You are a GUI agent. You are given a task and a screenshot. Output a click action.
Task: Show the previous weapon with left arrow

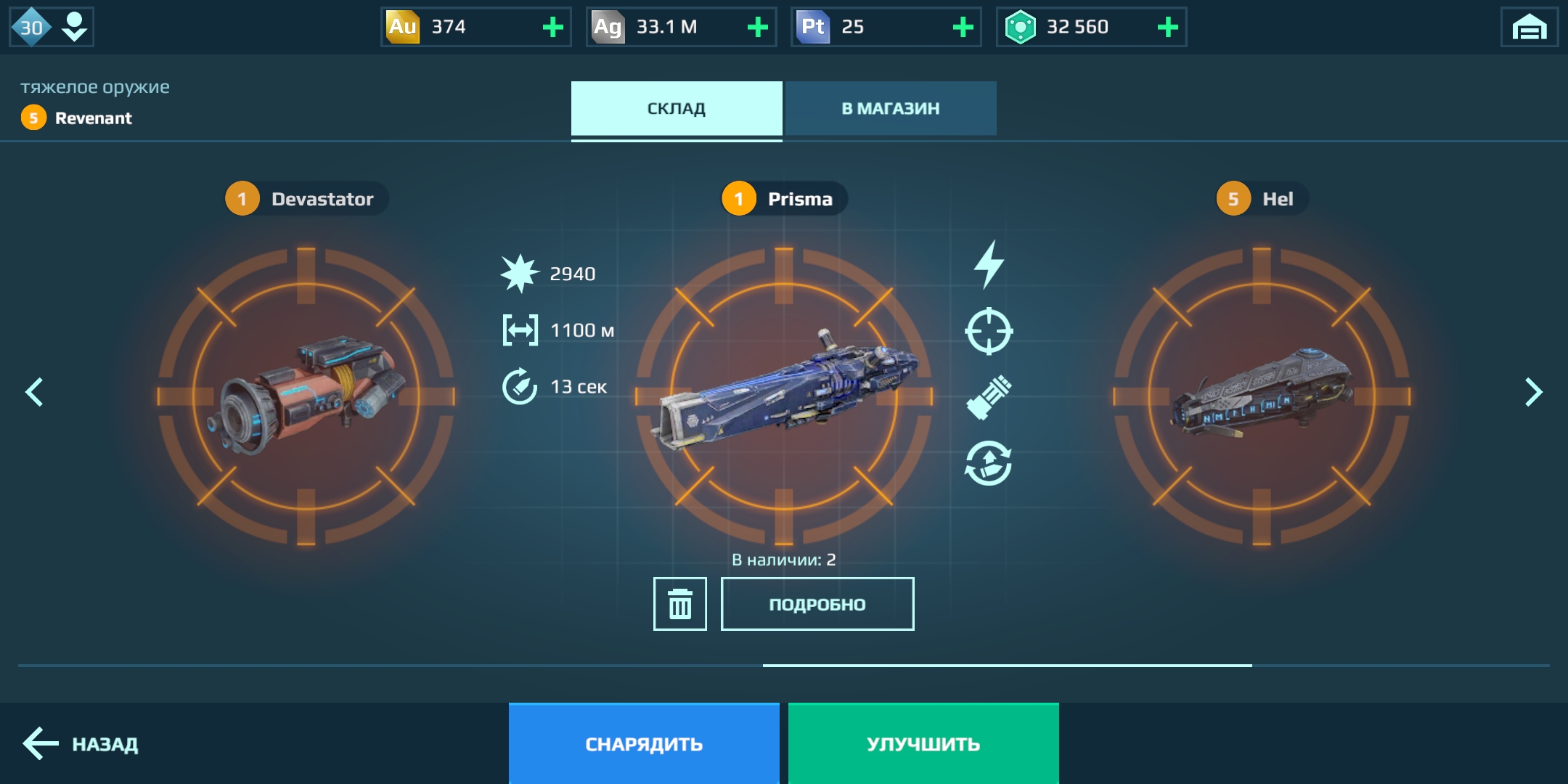click(34, 392)
